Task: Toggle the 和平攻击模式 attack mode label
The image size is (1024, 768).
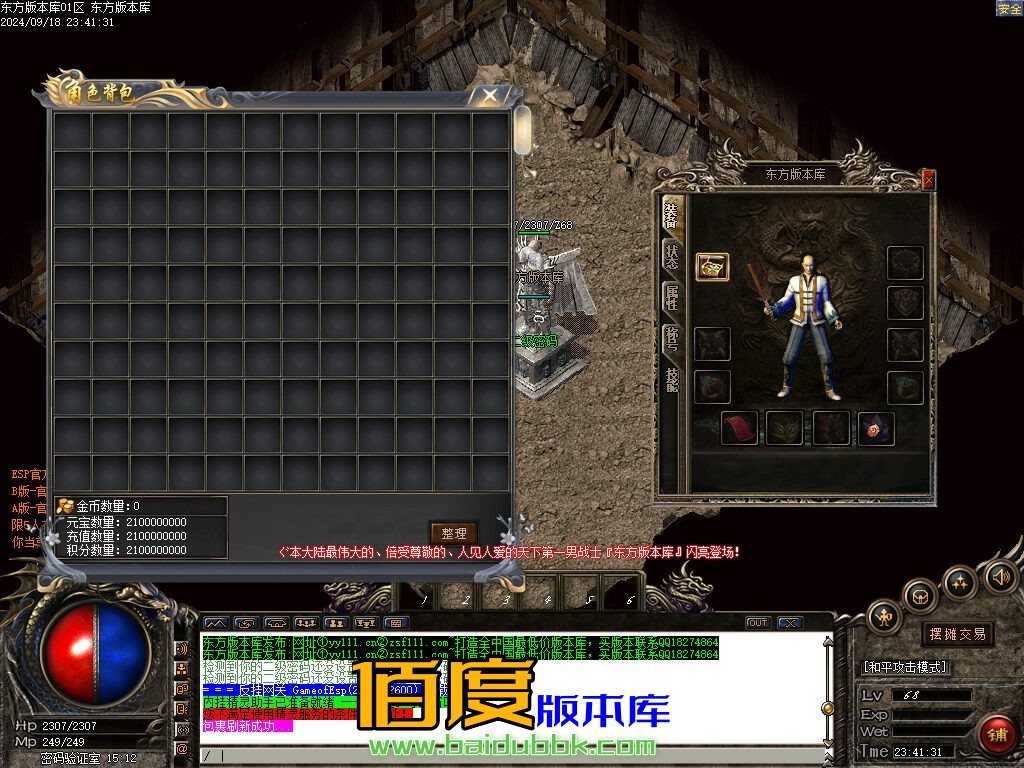Action: tap(904, 667)
